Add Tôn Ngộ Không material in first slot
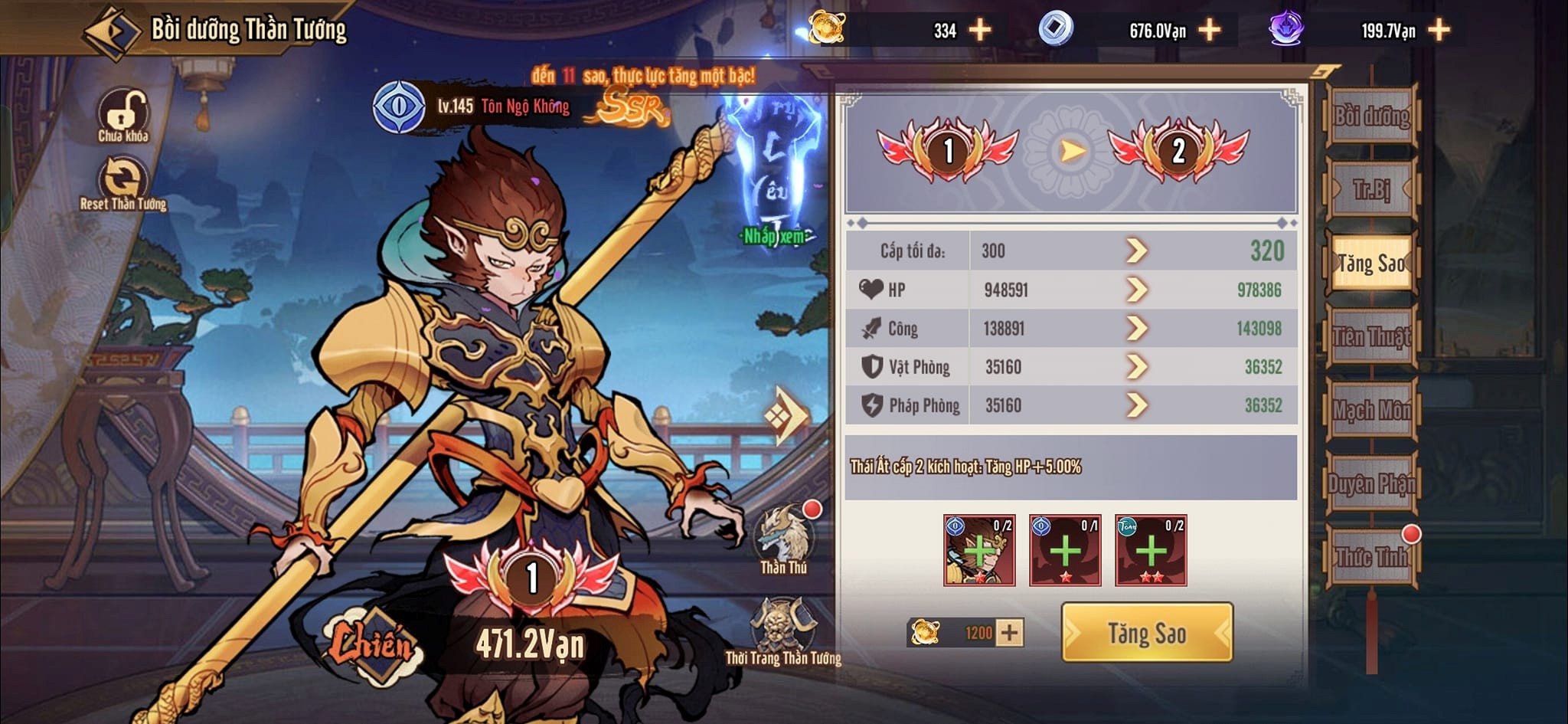This screenshot has width=1568, height=724. pyautogui.click(x=979, y=550)
